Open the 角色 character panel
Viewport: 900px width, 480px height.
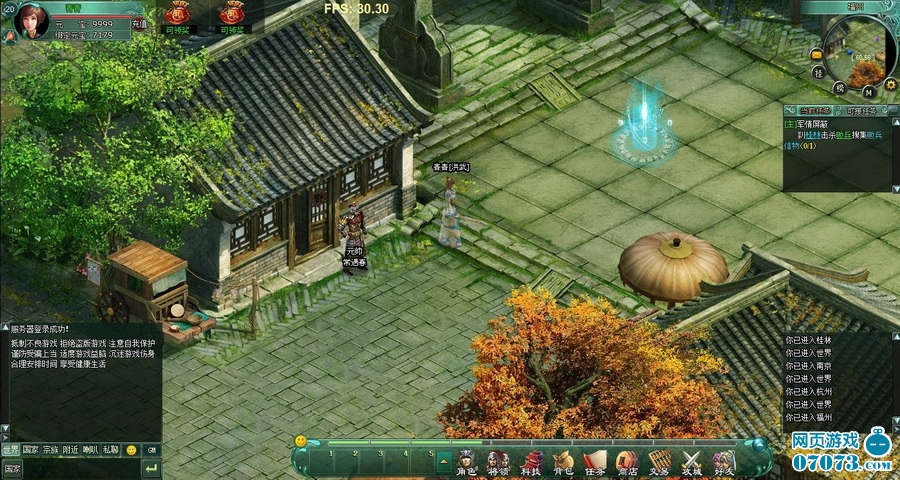tap(466, 461)
